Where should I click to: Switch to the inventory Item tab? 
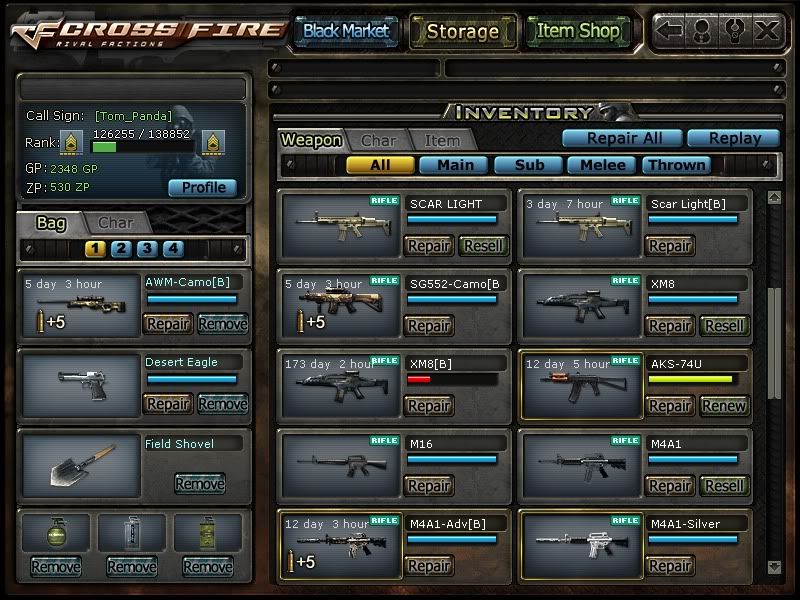(442, 141)
